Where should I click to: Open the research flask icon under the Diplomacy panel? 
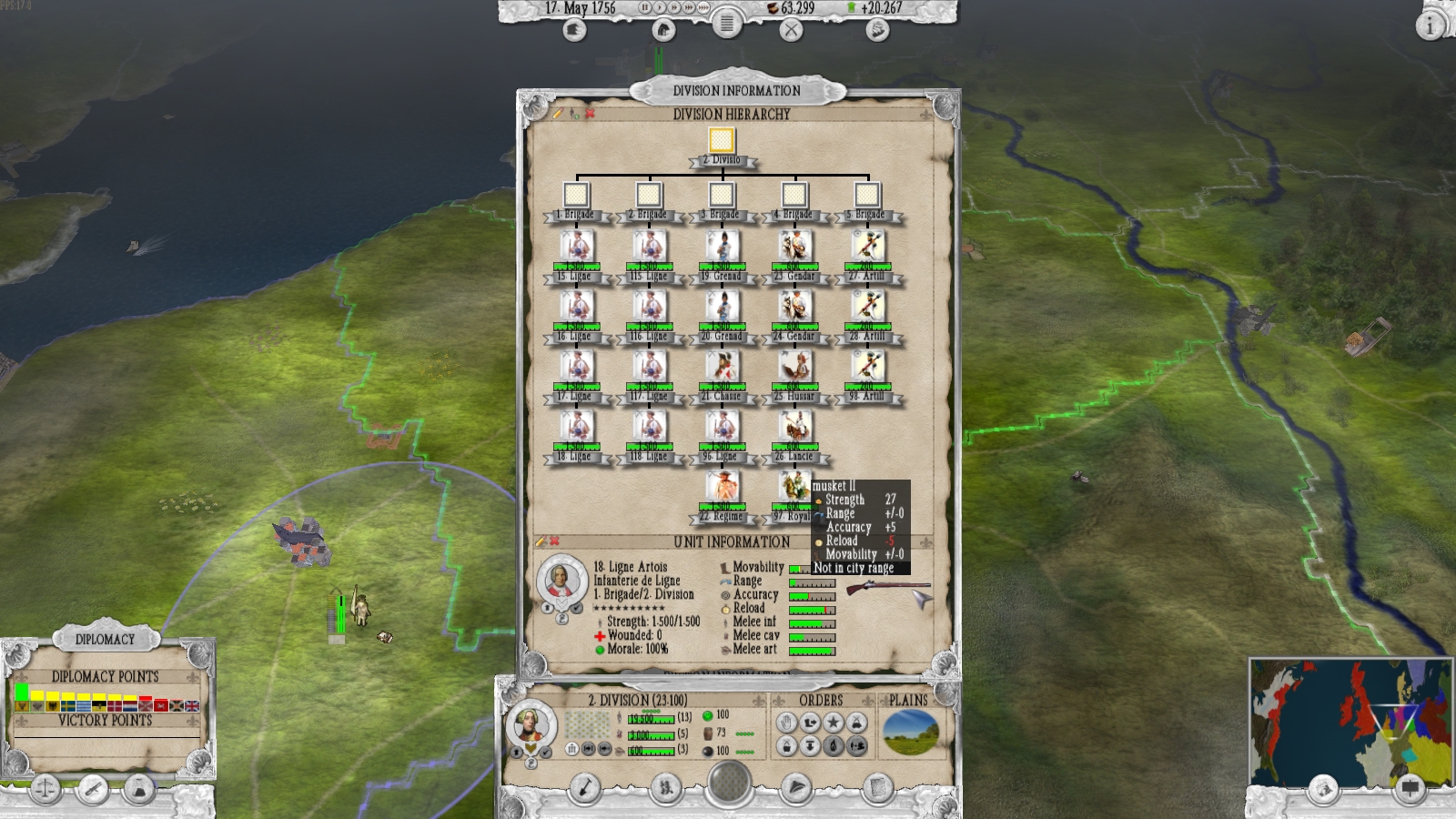[139, 789]
